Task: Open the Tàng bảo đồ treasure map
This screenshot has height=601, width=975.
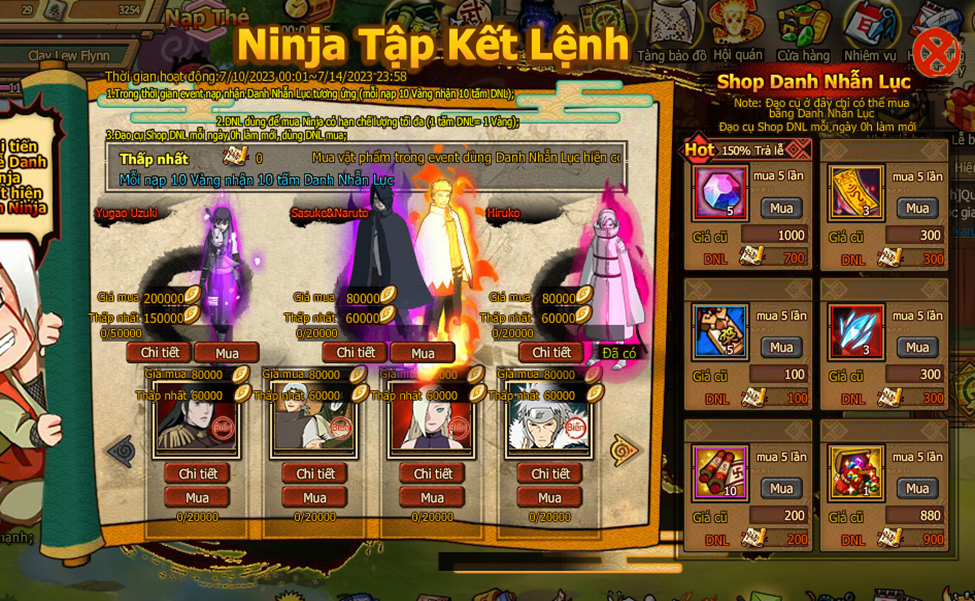Action: click(672, 32)
